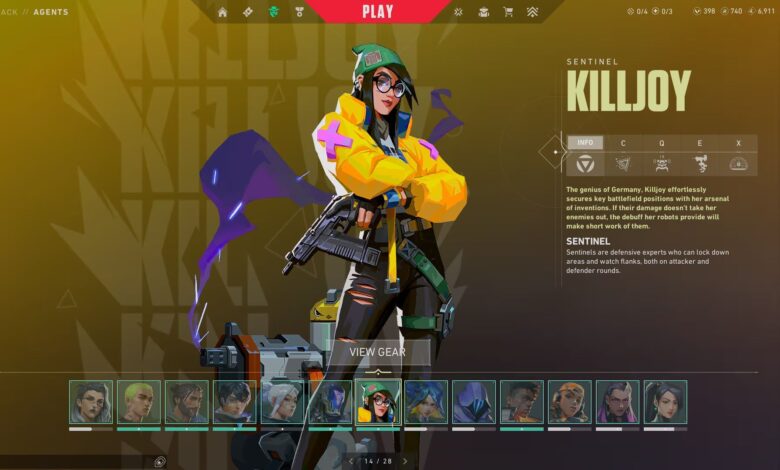Select the Phoenix agent portrait
The width and height of the screenshot is (780, 470).
(x=522, y=401)
